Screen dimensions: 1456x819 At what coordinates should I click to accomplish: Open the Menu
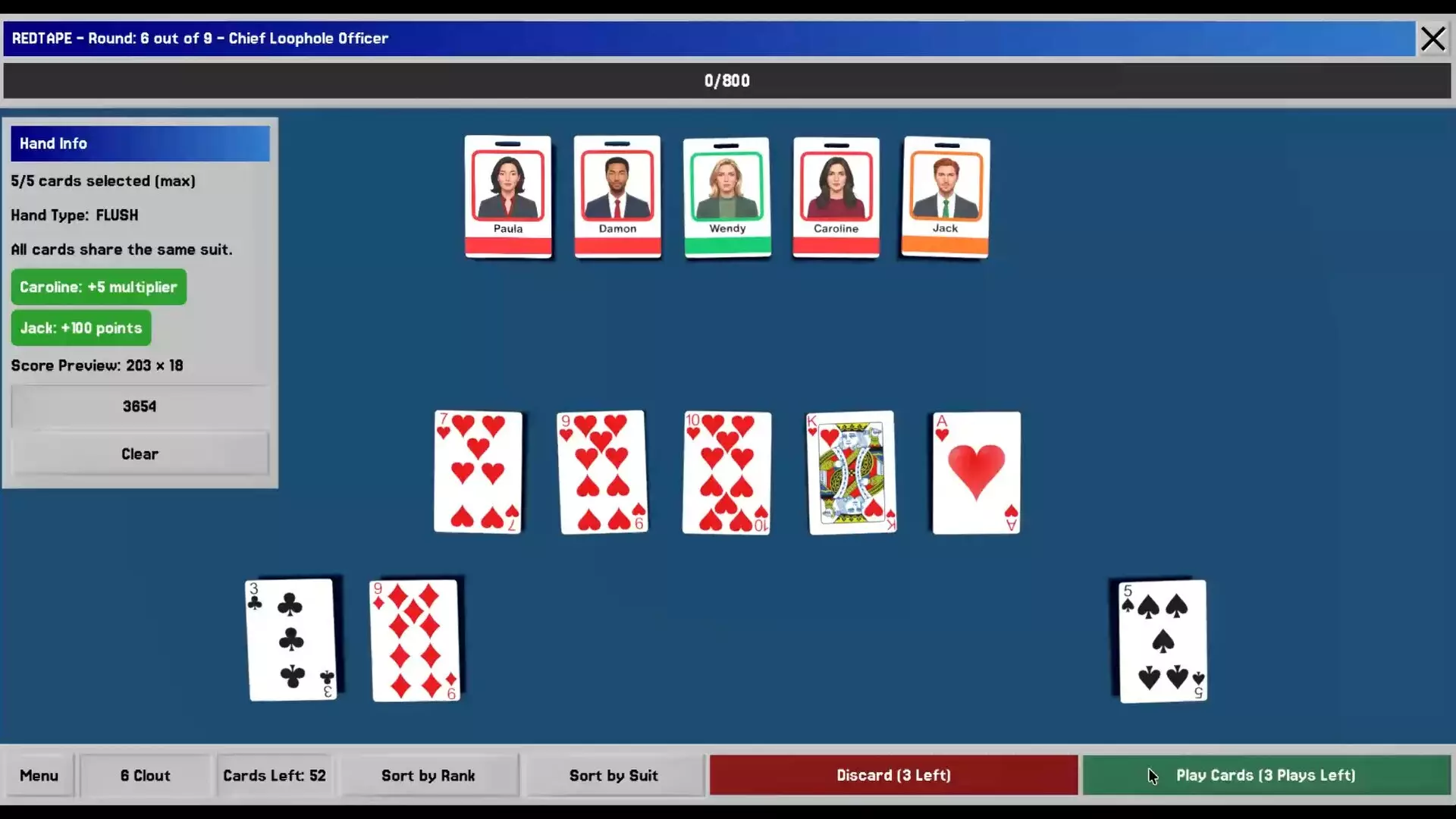point(39,775)
